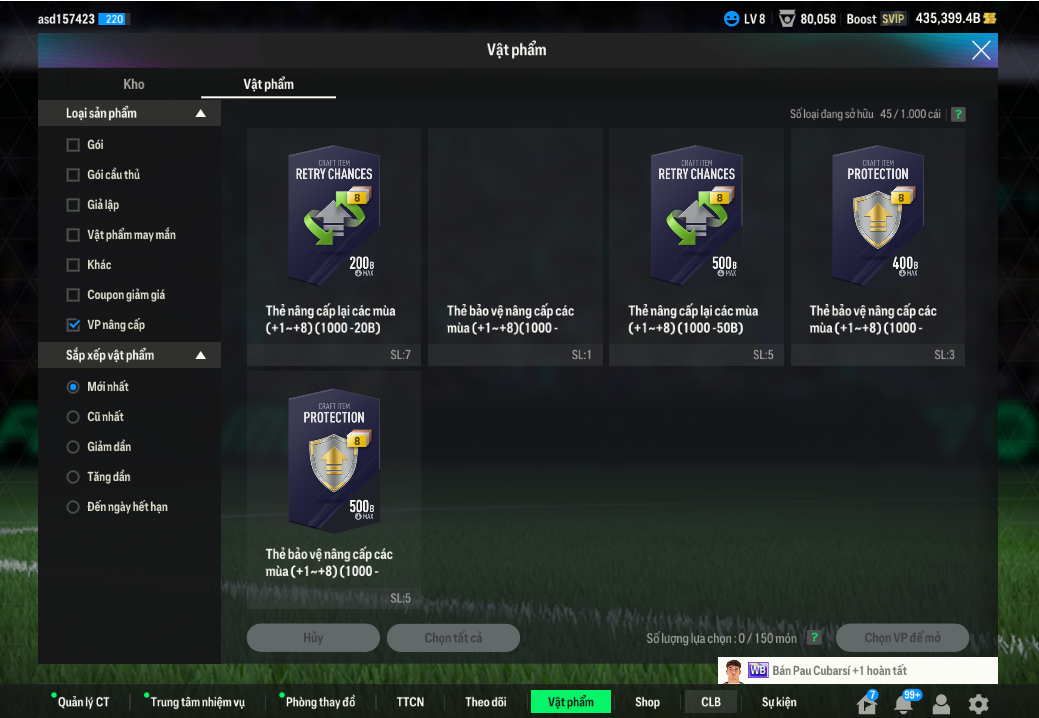Close the Vật phẩm window
This screenshot has width=1039, height=718.
coord(981,50)
